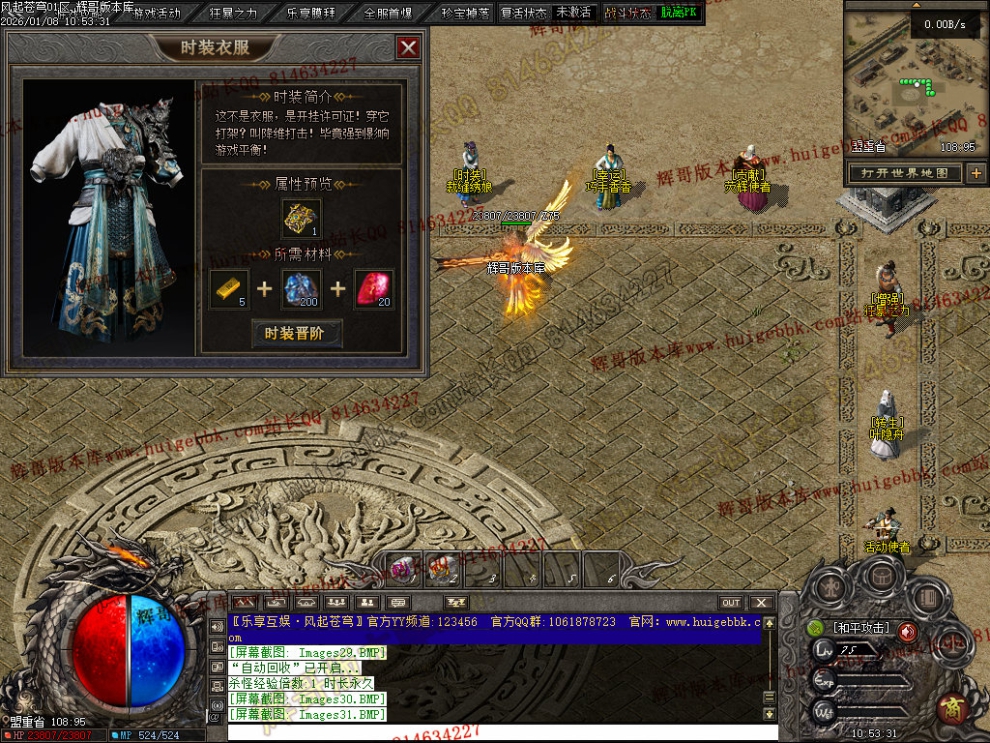The image size is (990, 743).
Task: Select the red gem material slot
Action: coord(373,289)
